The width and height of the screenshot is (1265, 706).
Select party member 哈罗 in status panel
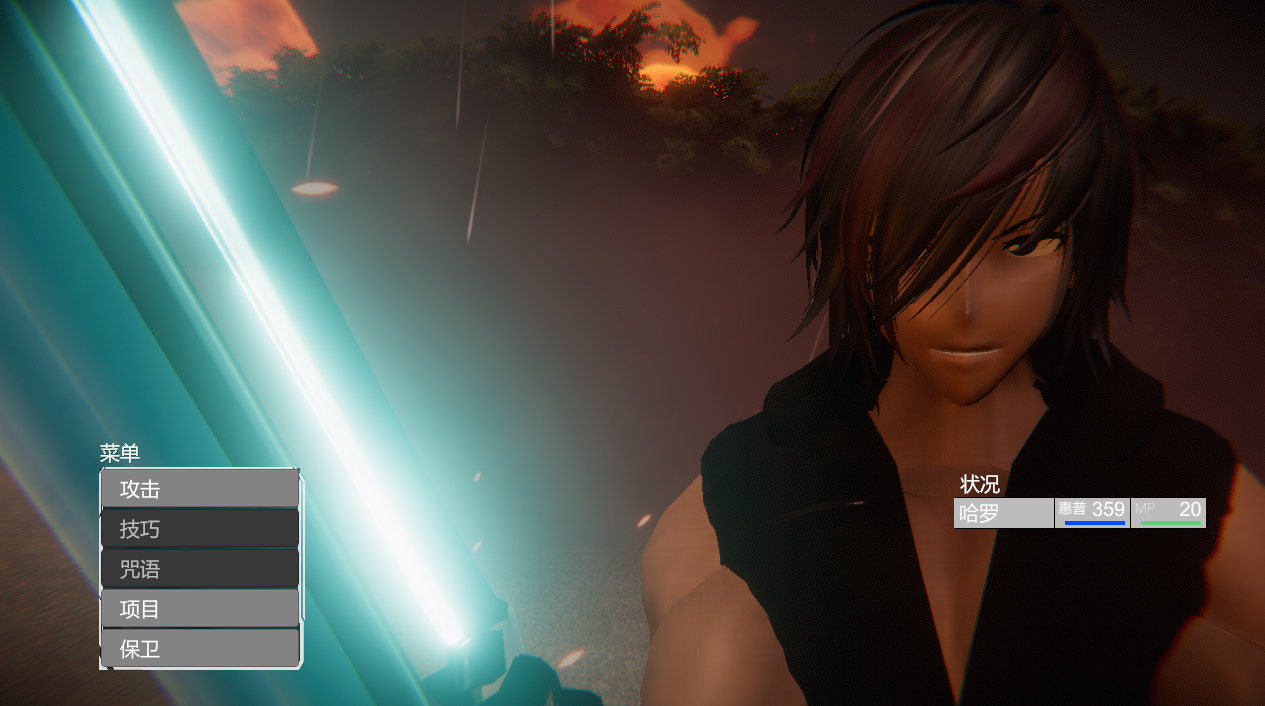coord(1003,513)
